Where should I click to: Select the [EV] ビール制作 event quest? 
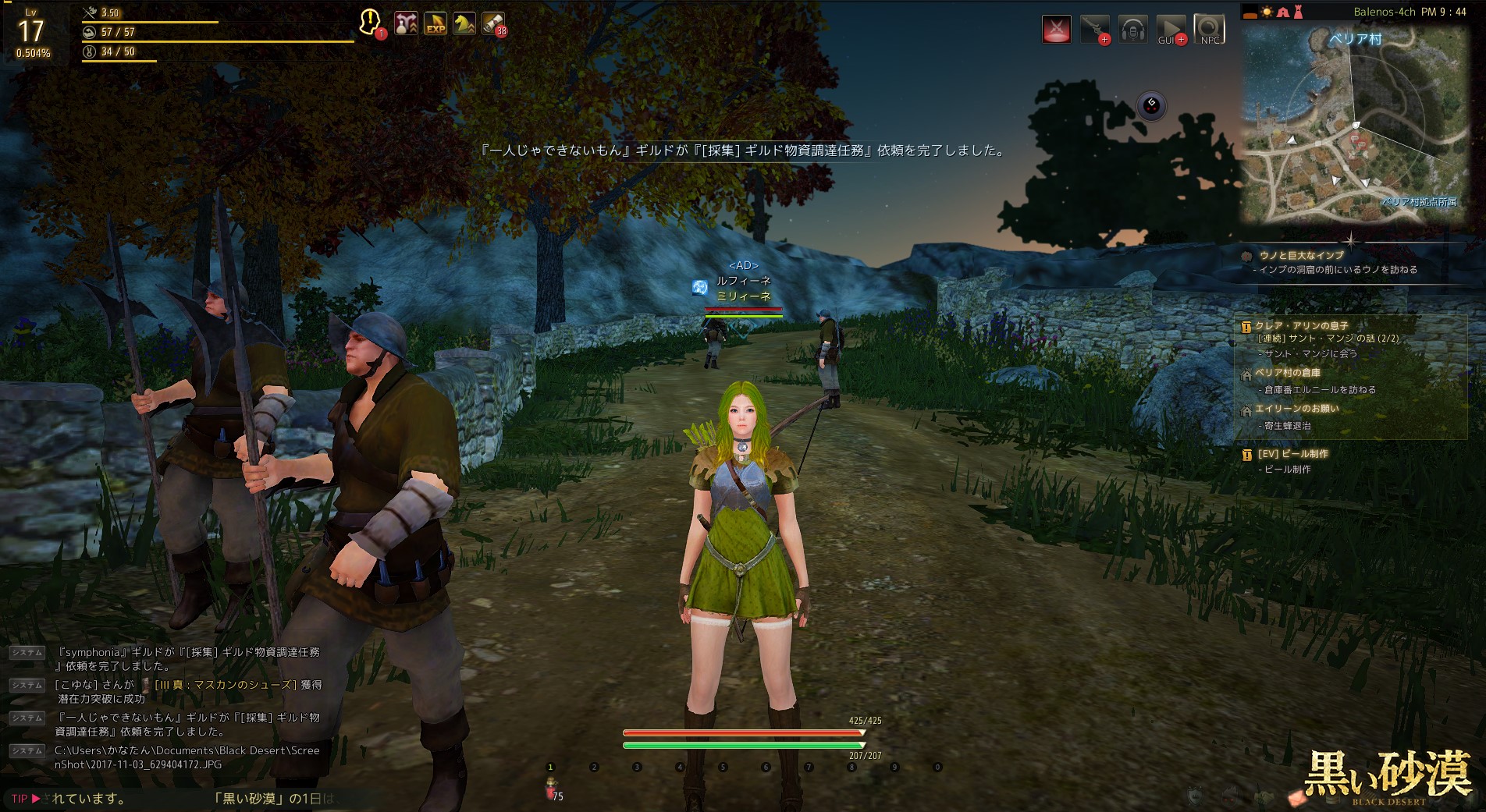[1292, 454]
